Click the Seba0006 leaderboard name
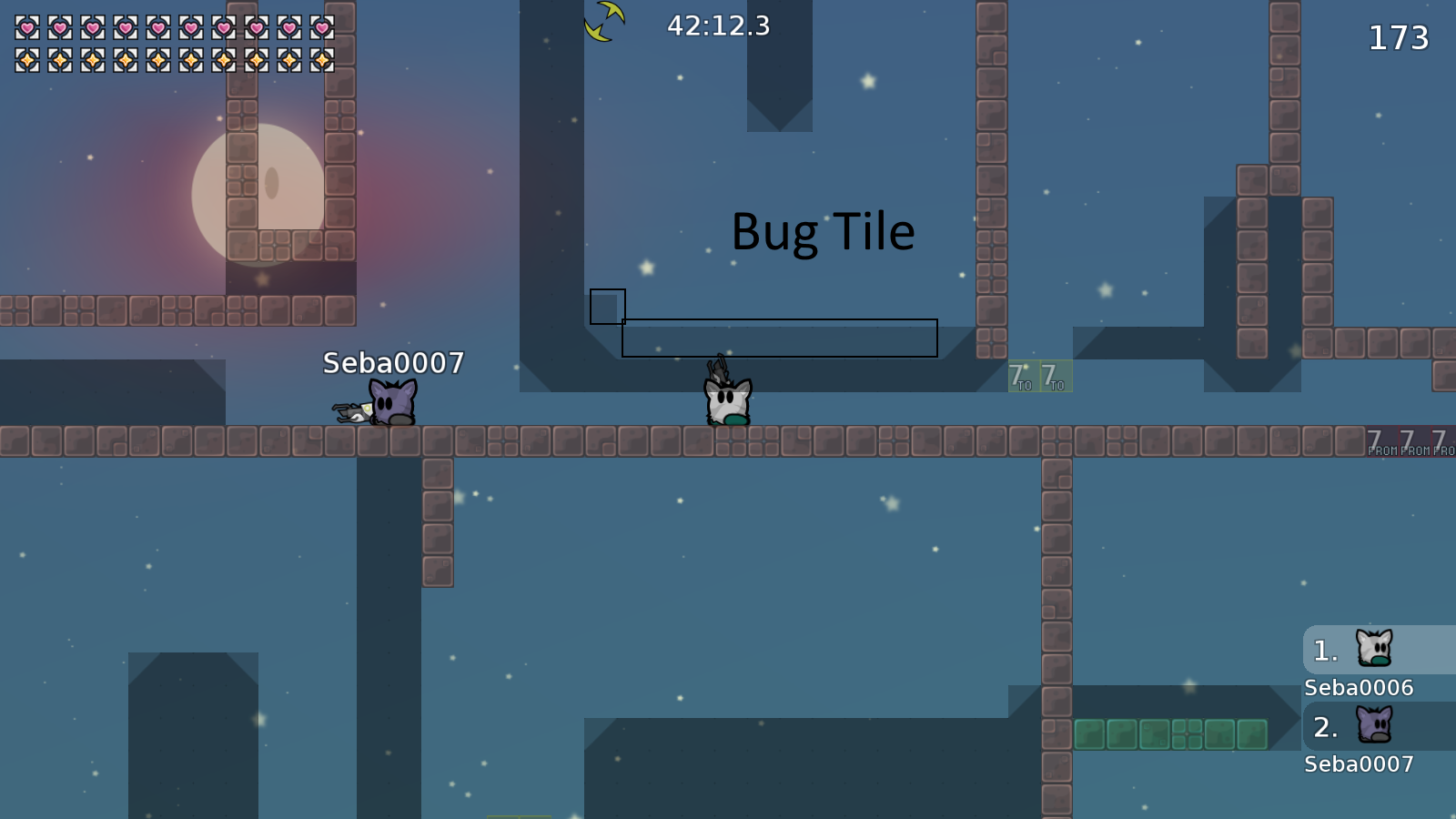The width and height of the screenshot is (1456, 819). pos(1358,688)
